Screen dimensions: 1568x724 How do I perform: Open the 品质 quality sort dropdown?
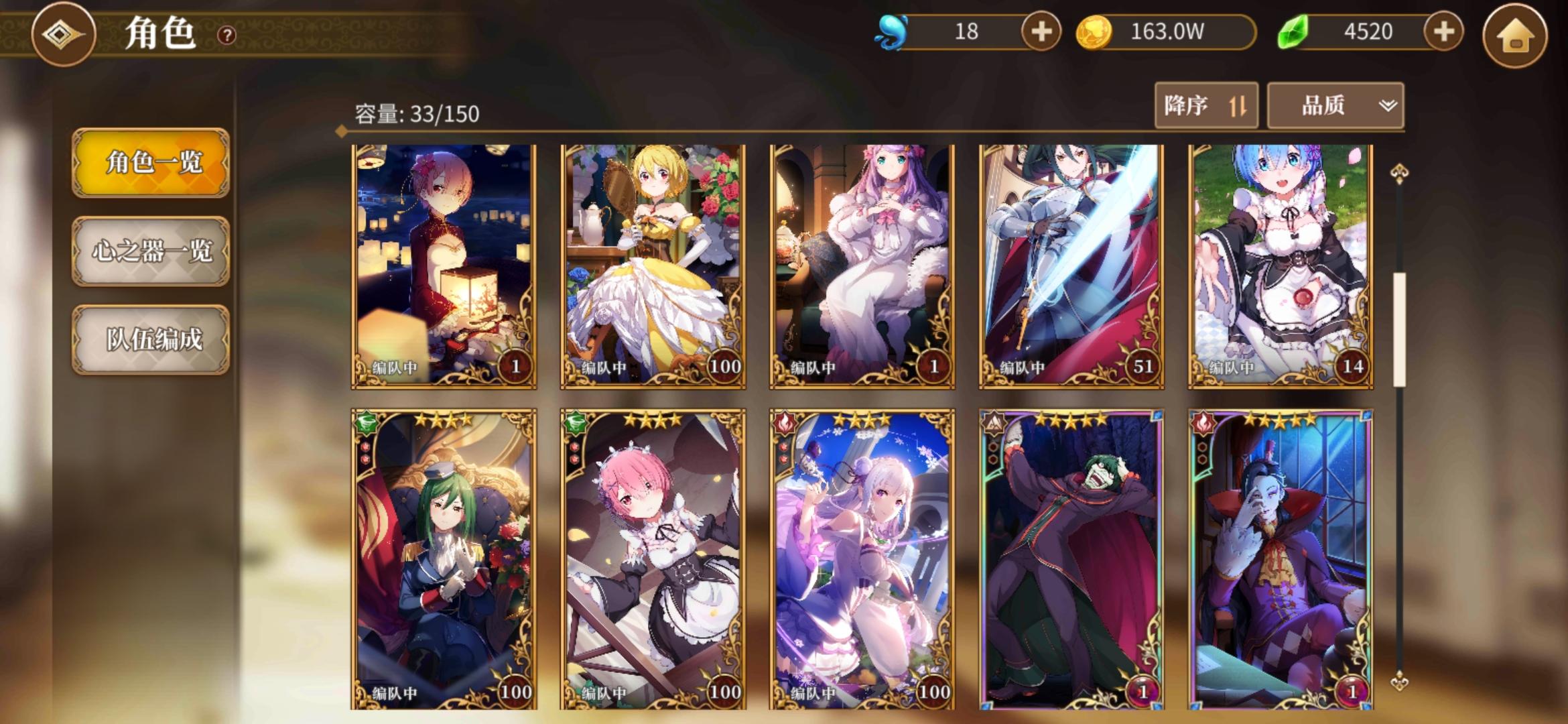click(1322, 105)
